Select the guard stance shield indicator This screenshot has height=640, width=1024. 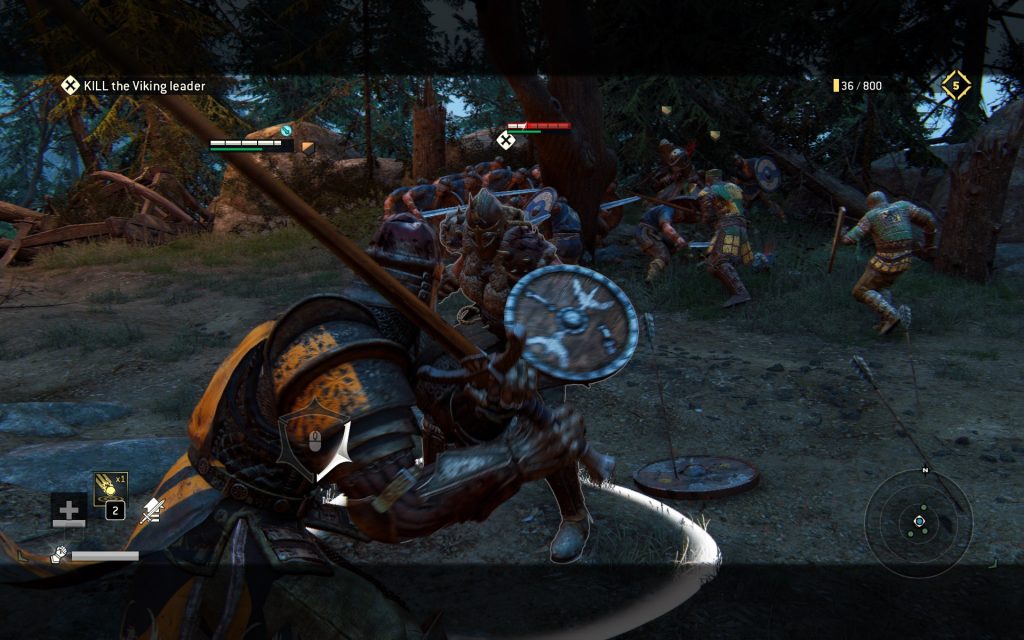(314, 442)
